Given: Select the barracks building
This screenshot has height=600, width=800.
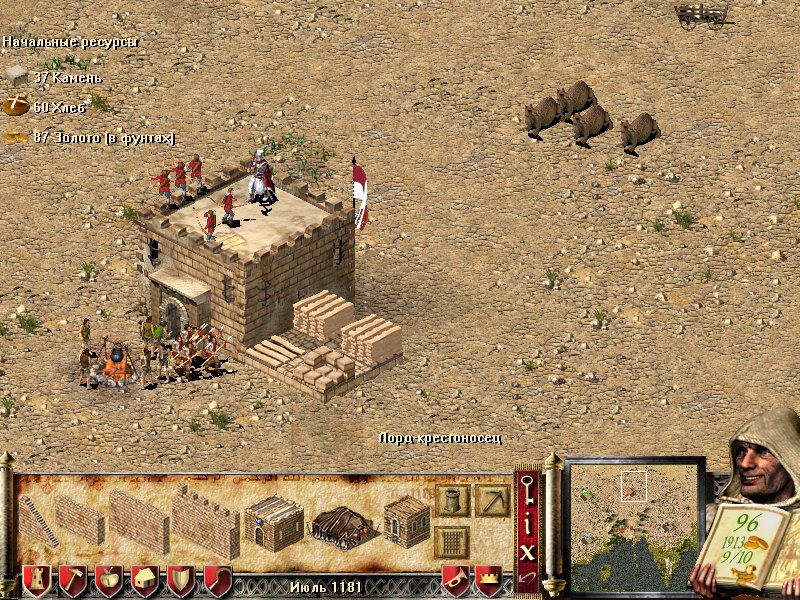Looking at the screenshot, I should click(273, 521).
